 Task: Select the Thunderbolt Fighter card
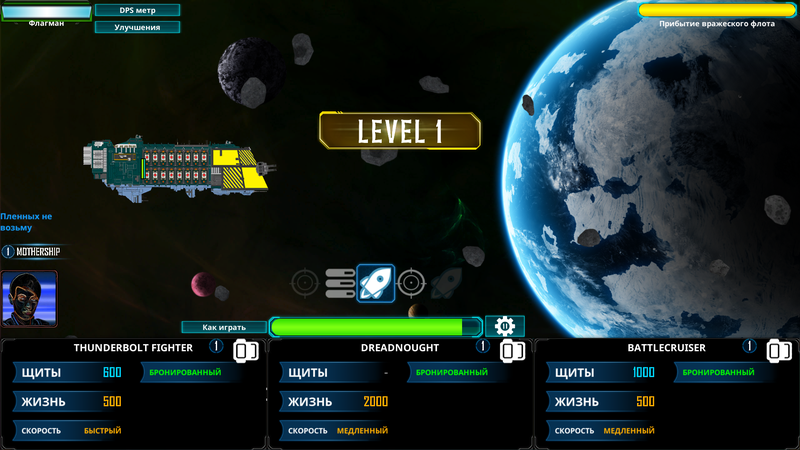[133, 394]
